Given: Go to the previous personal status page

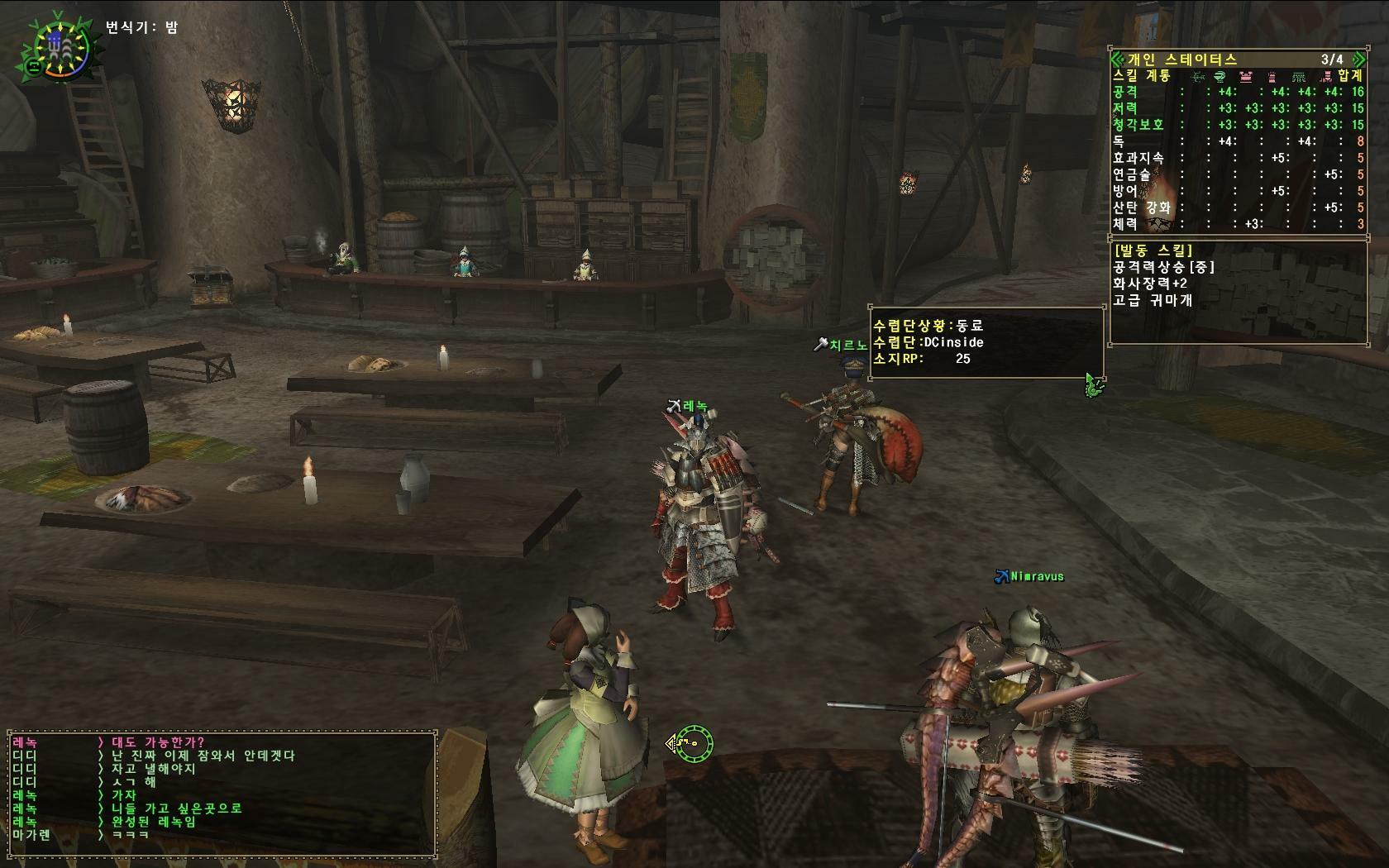Looking at the screenshot, I should (x=1116, y=59).
